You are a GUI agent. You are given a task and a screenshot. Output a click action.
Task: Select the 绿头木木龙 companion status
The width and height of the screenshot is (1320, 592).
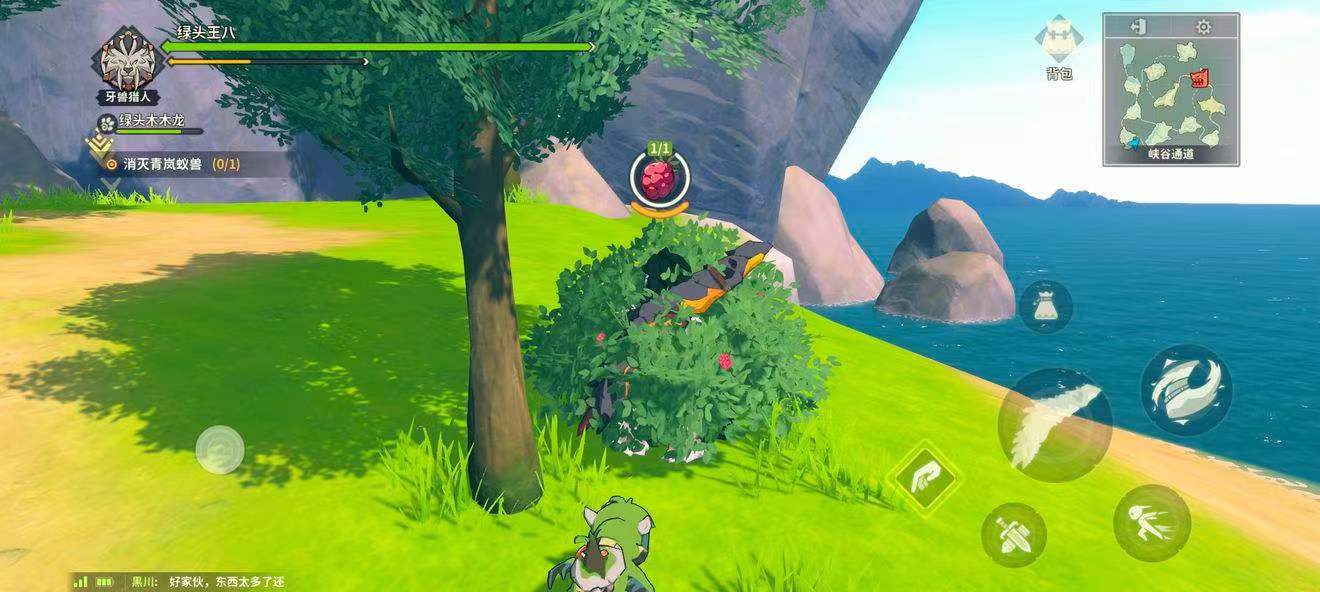point(150,122)
